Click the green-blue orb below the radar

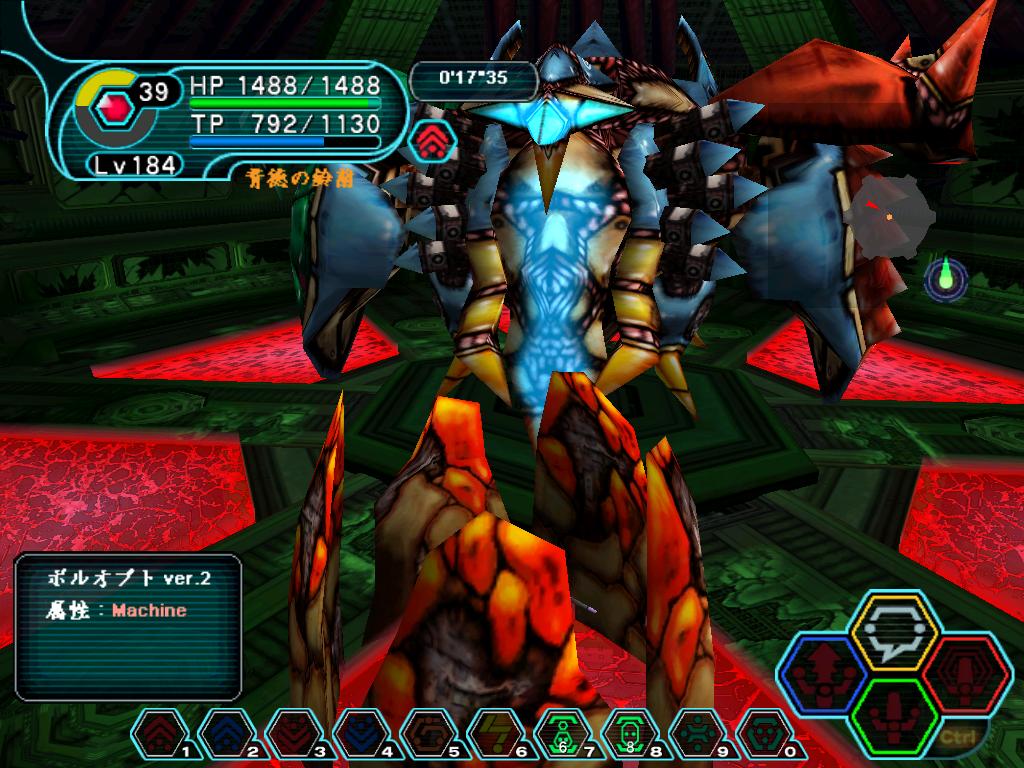click(945, 279)
